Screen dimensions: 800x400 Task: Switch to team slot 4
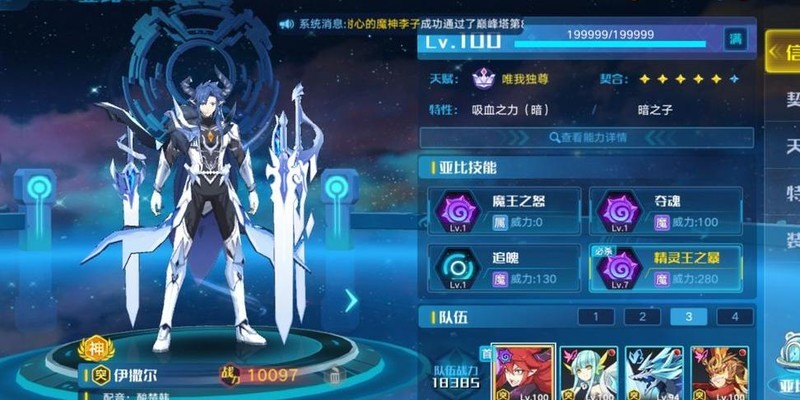tap(735, 317)
